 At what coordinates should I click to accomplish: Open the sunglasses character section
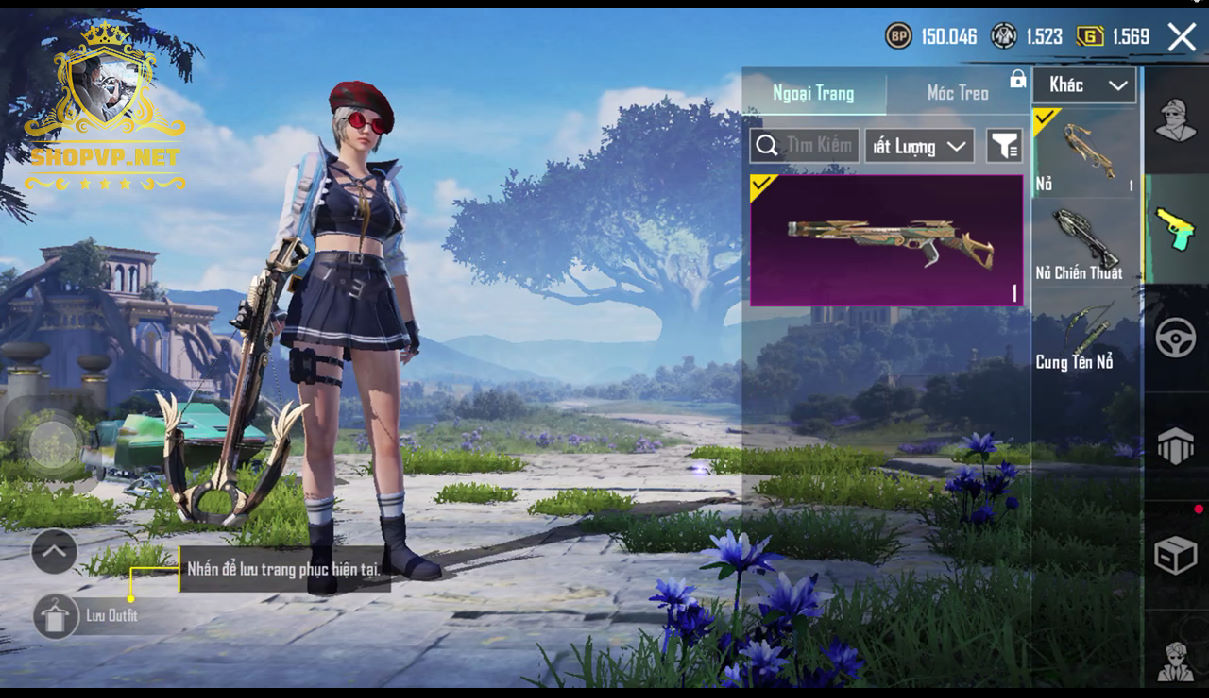coord(1176,660)
